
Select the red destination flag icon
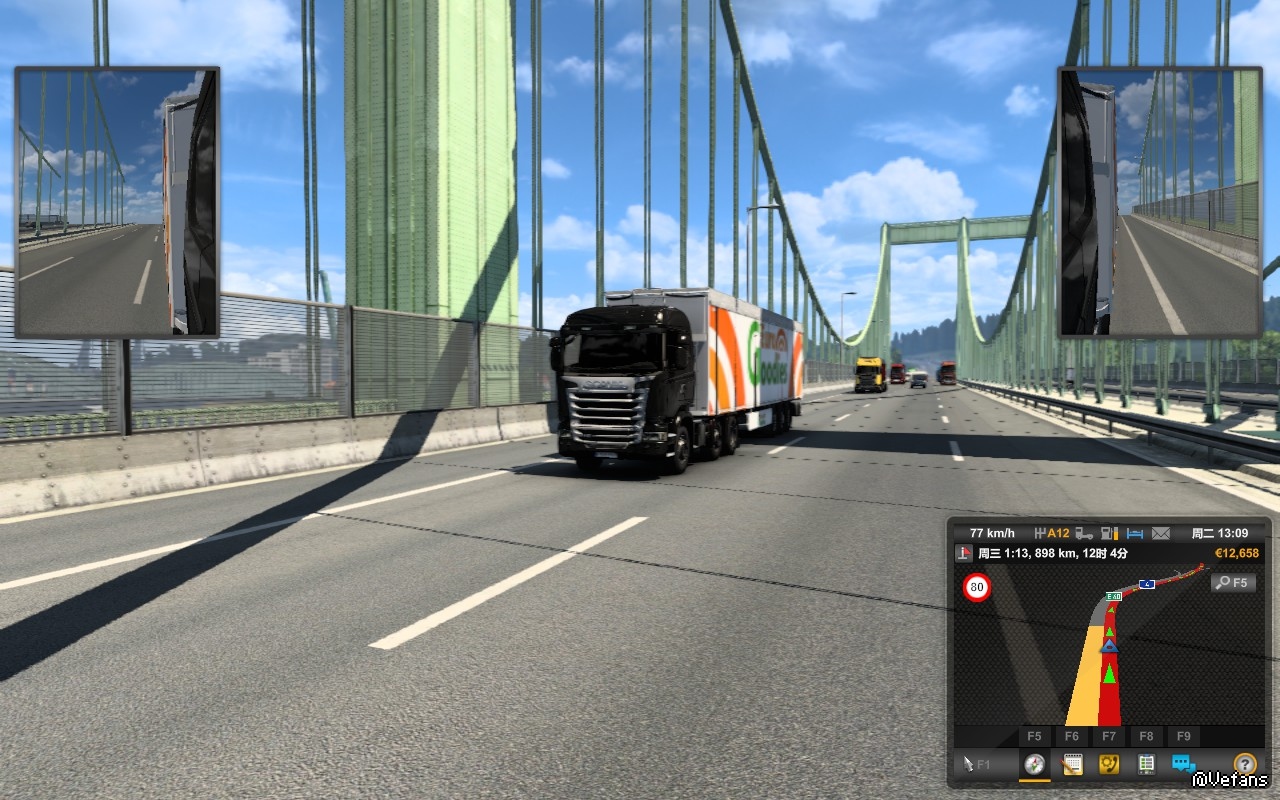(964, 553)
